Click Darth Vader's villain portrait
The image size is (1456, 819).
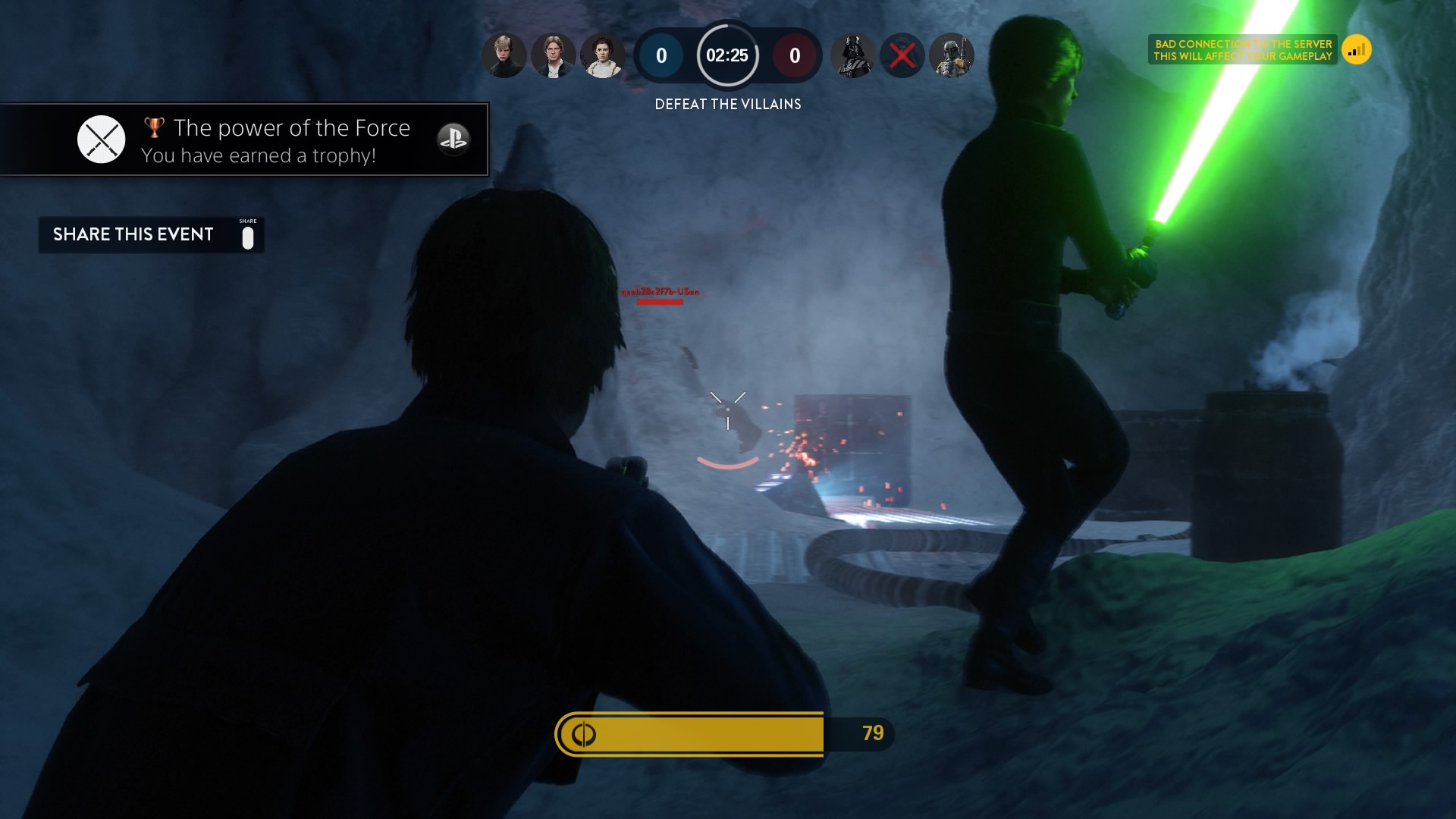pyautogui.click(x=853, y=55)
